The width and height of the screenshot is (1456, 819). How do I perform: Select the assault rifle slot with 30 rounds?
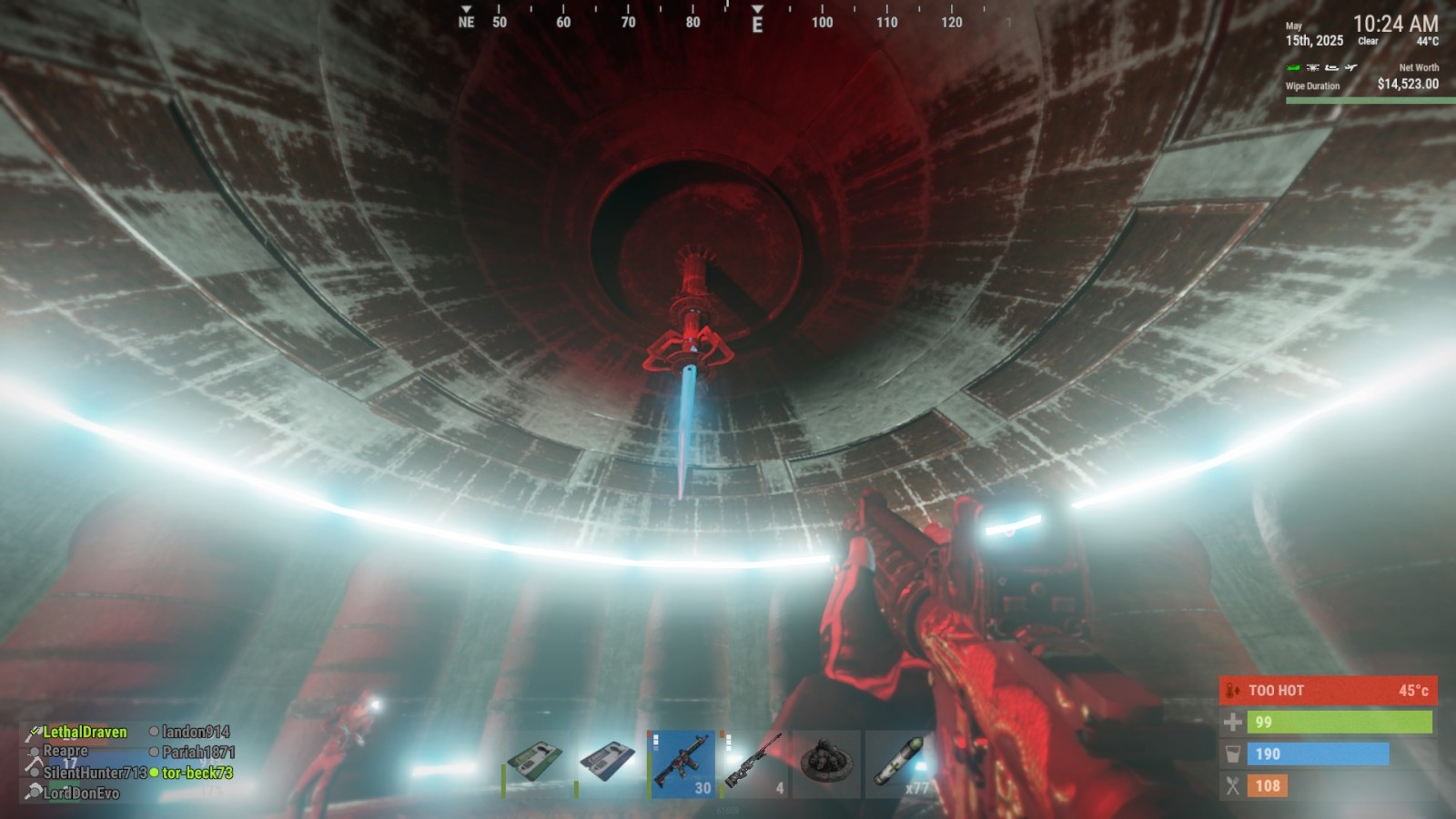(x=682, y=763)
